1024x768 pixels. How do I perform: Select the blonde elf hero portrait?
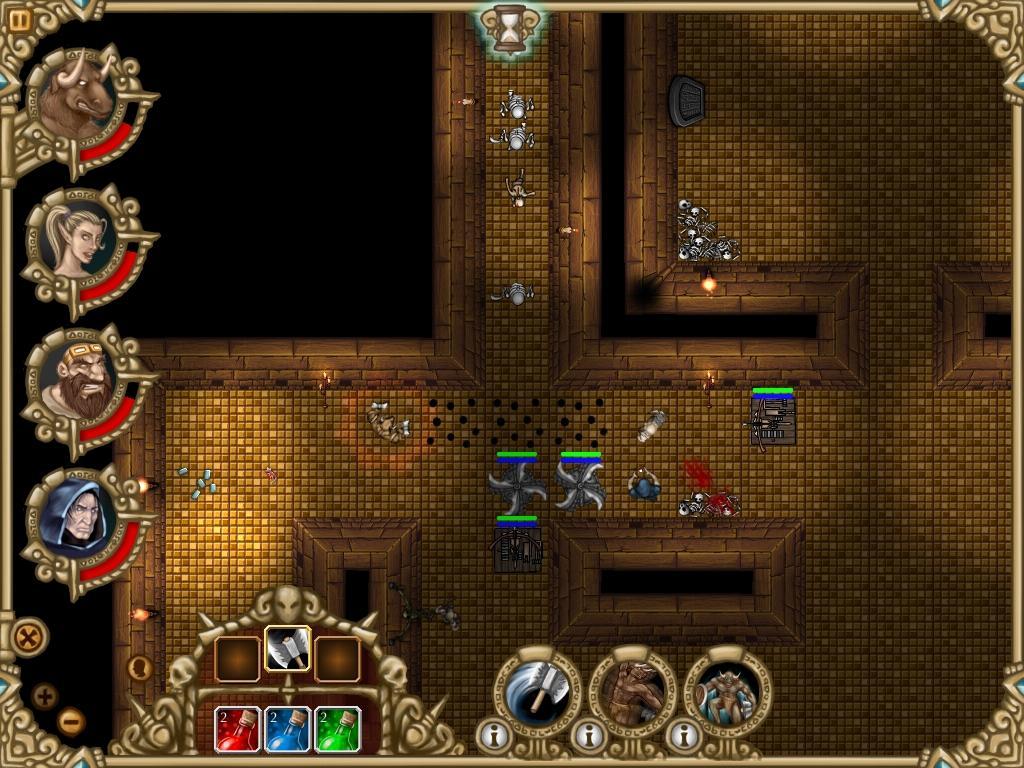(x=78, y=240)
